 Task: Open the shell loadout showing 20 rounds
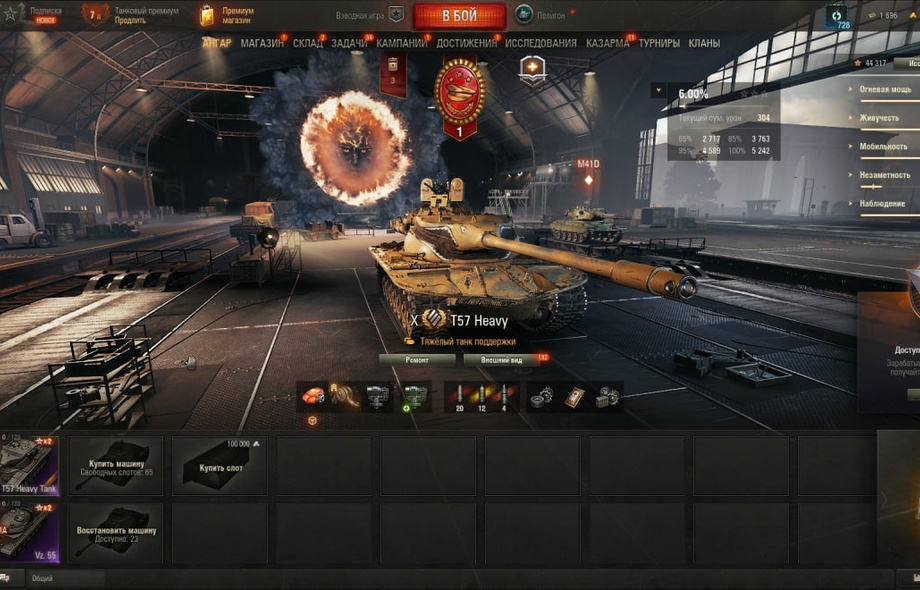(460, 397)
